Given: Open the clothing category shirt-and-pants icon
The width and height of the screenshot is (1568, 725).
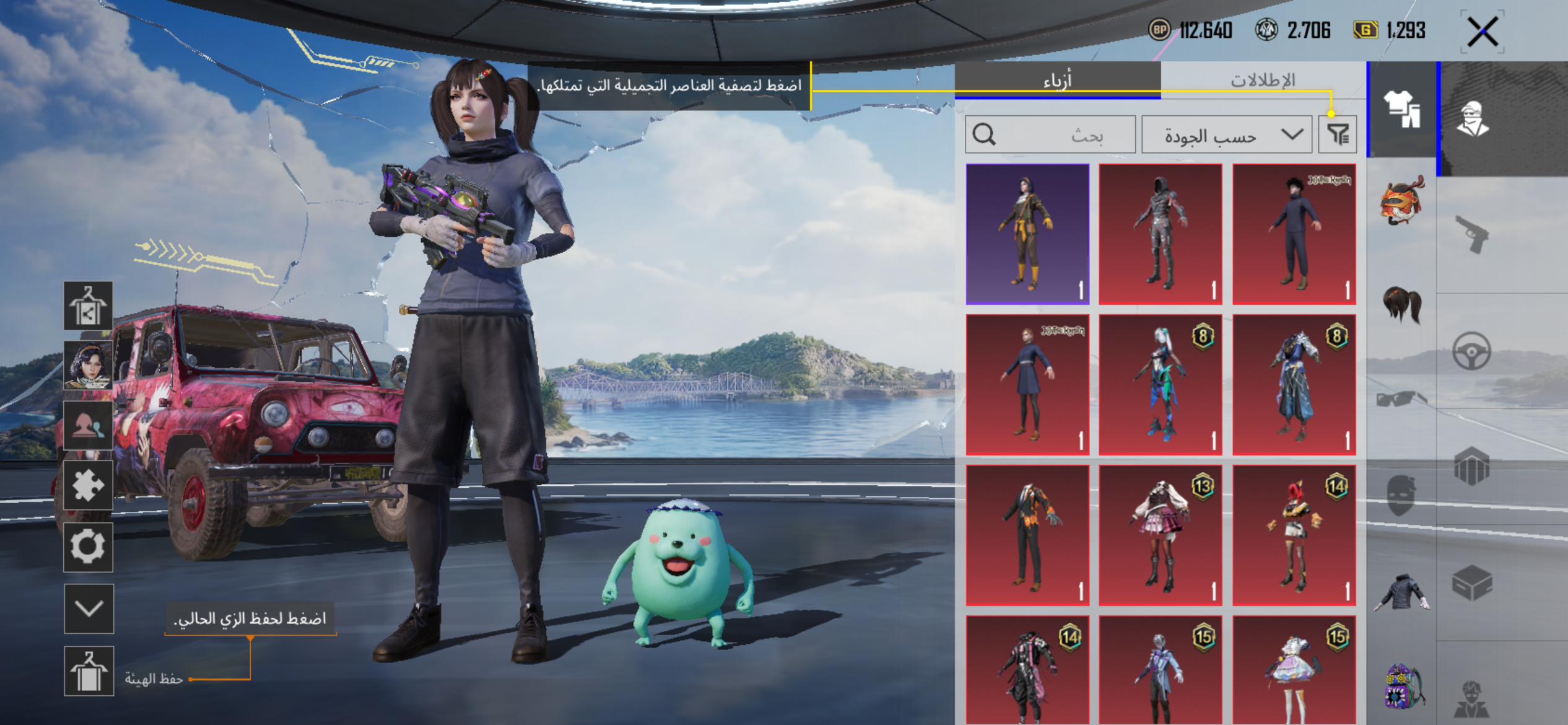Looking at the screenshot, I should pos(1402,109).
